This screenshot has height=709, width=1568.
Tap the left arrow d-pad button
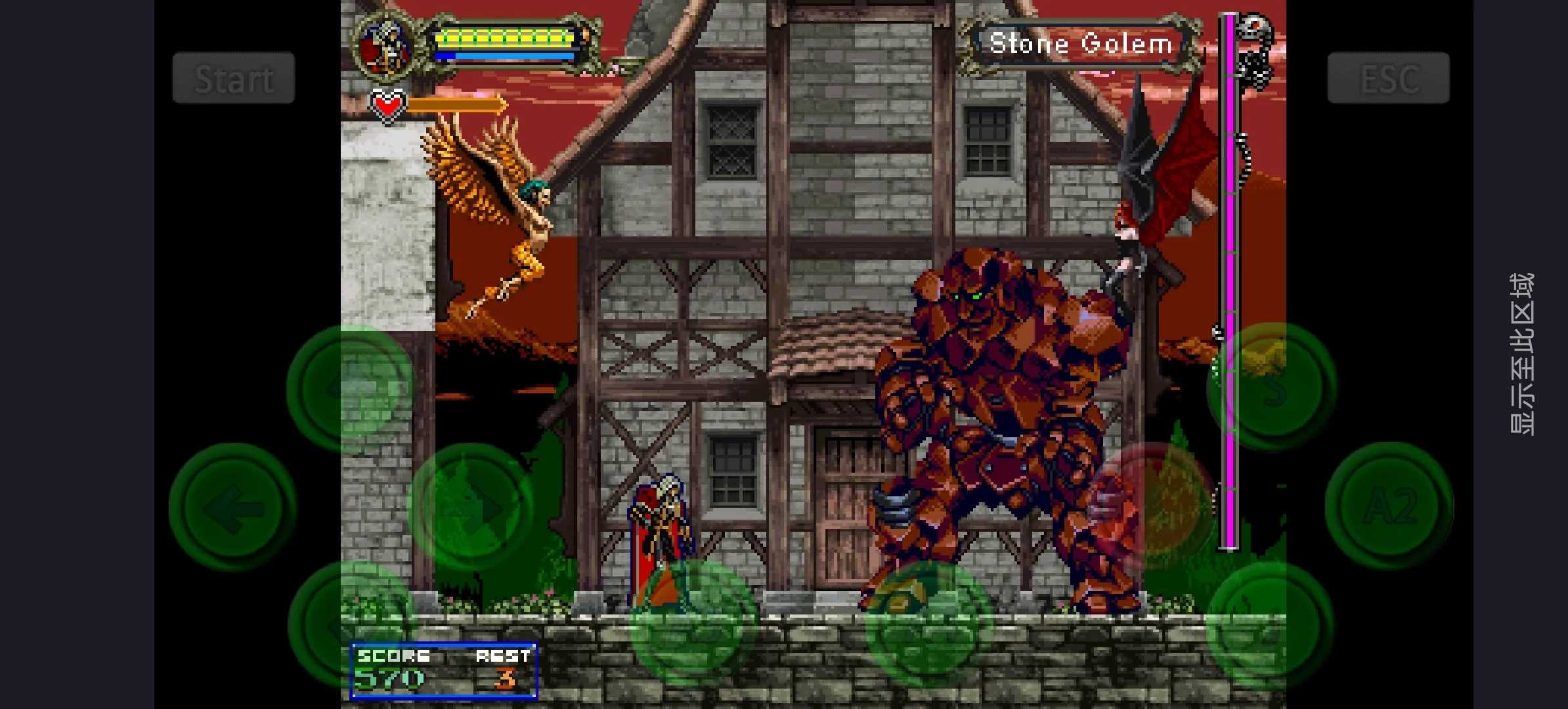pos(232,507)
